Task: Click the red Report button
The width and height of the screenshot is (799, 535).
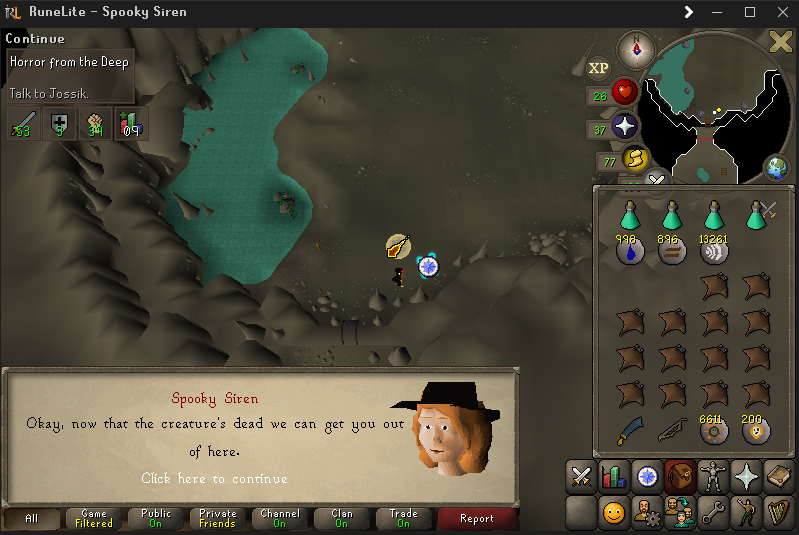Action: point(477,518)
